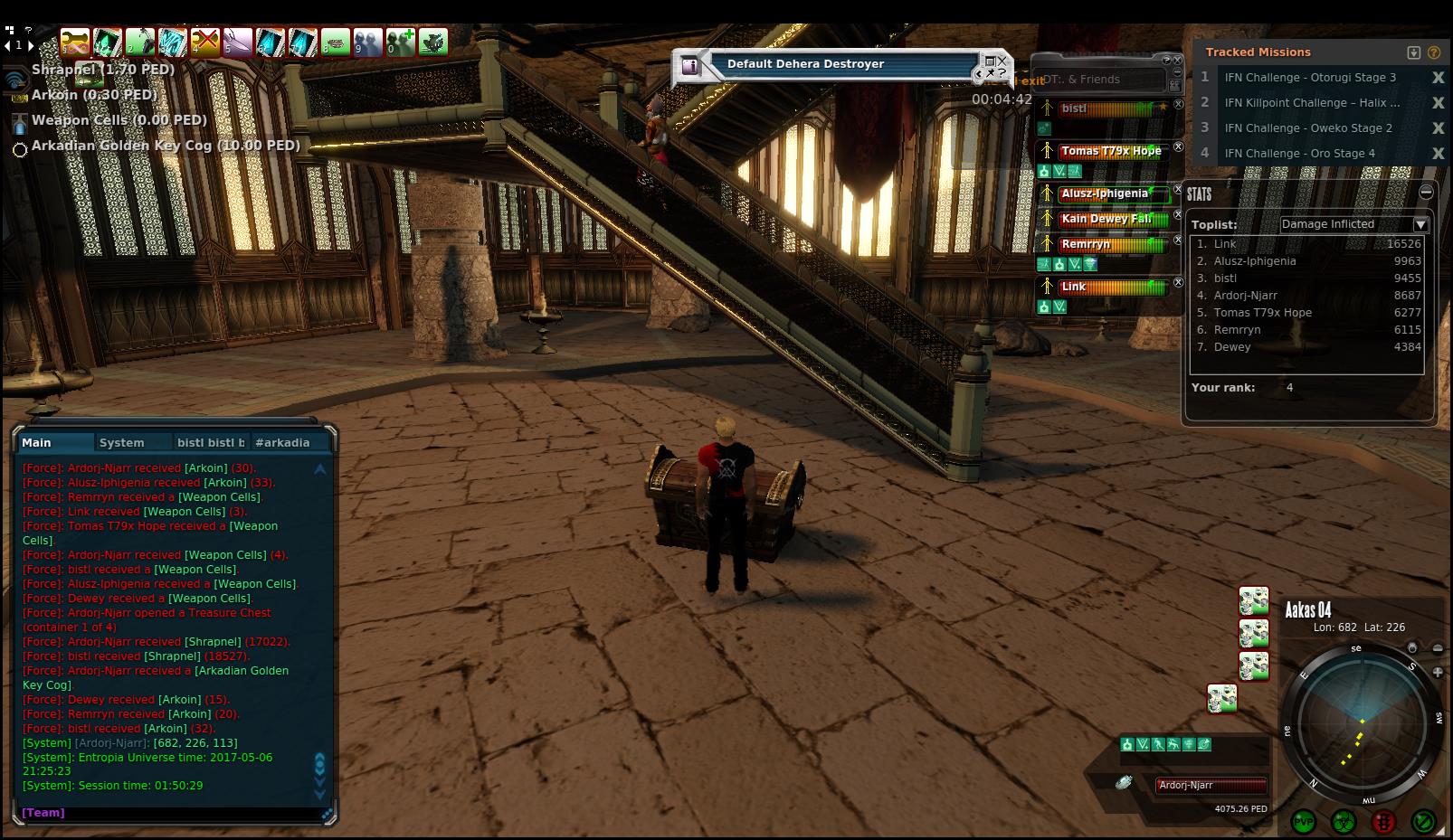This screenshot has height=840, width=1453.
Task: Open the IFN Killpoint Challenge Halix mission
Action: tap(1311, 103)
